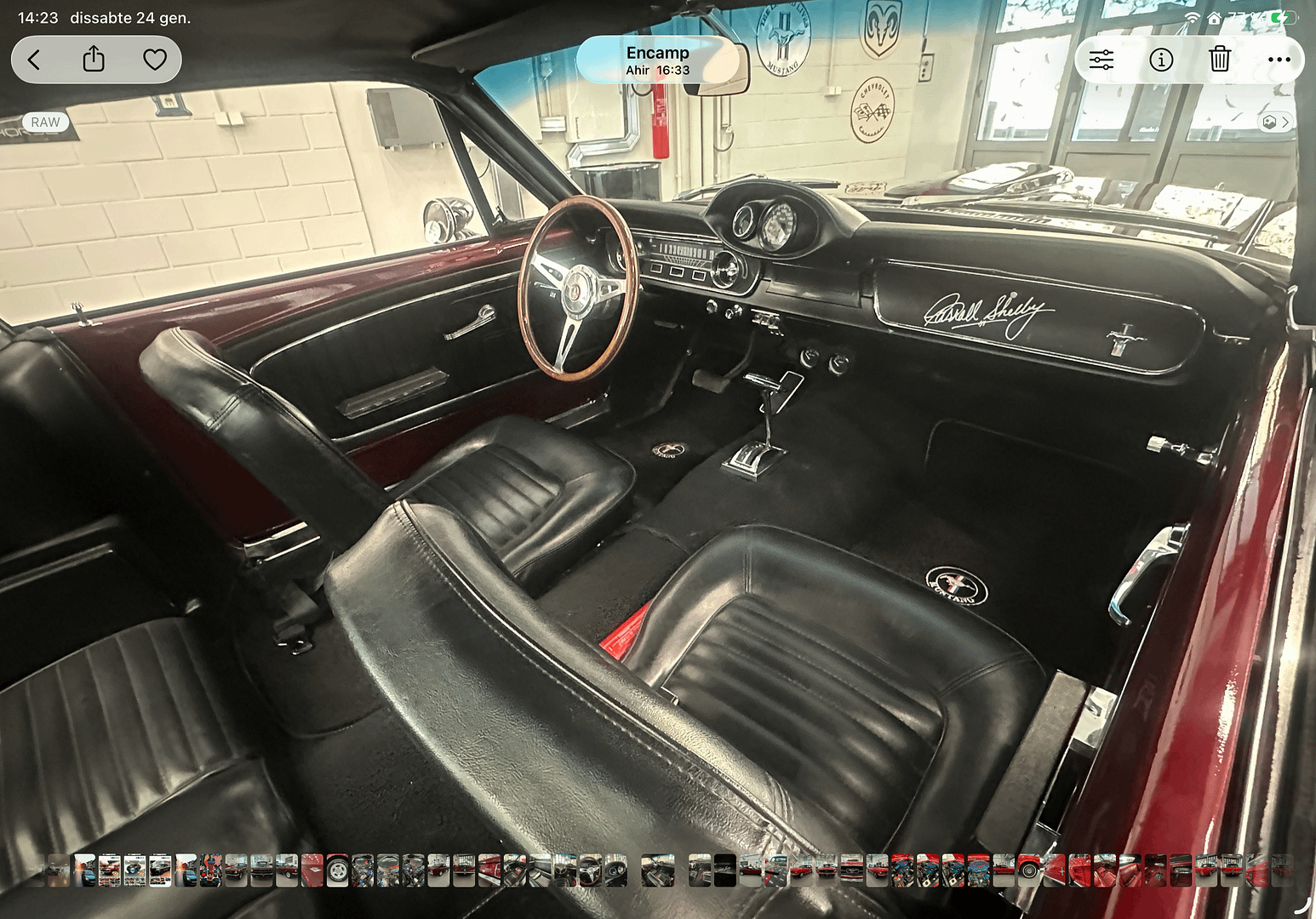The image size is (1316, 919).
Task: Expand the small image-icon chevron badge
Action: [1276, 122]
